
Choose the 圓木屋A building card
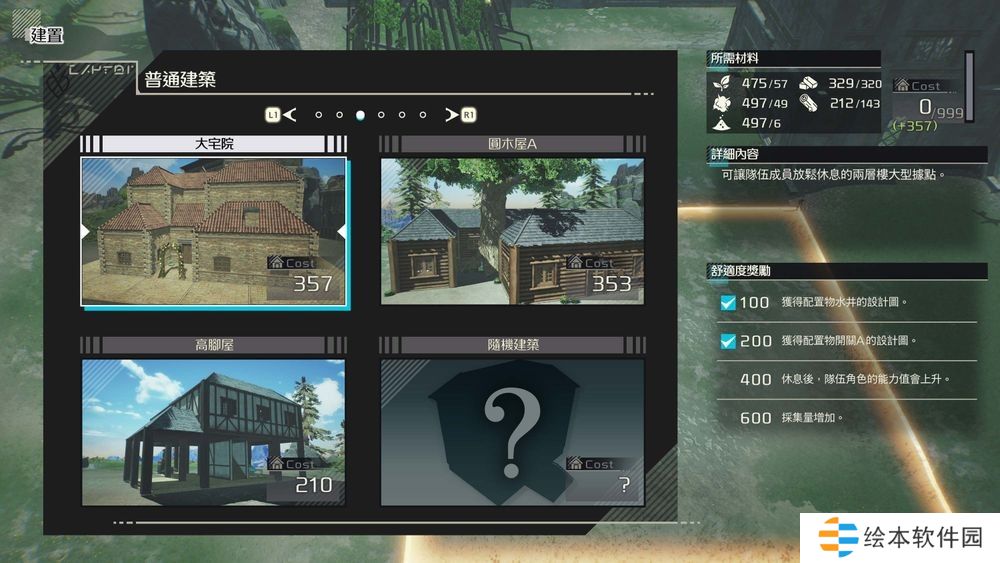[x=512, y=231]
